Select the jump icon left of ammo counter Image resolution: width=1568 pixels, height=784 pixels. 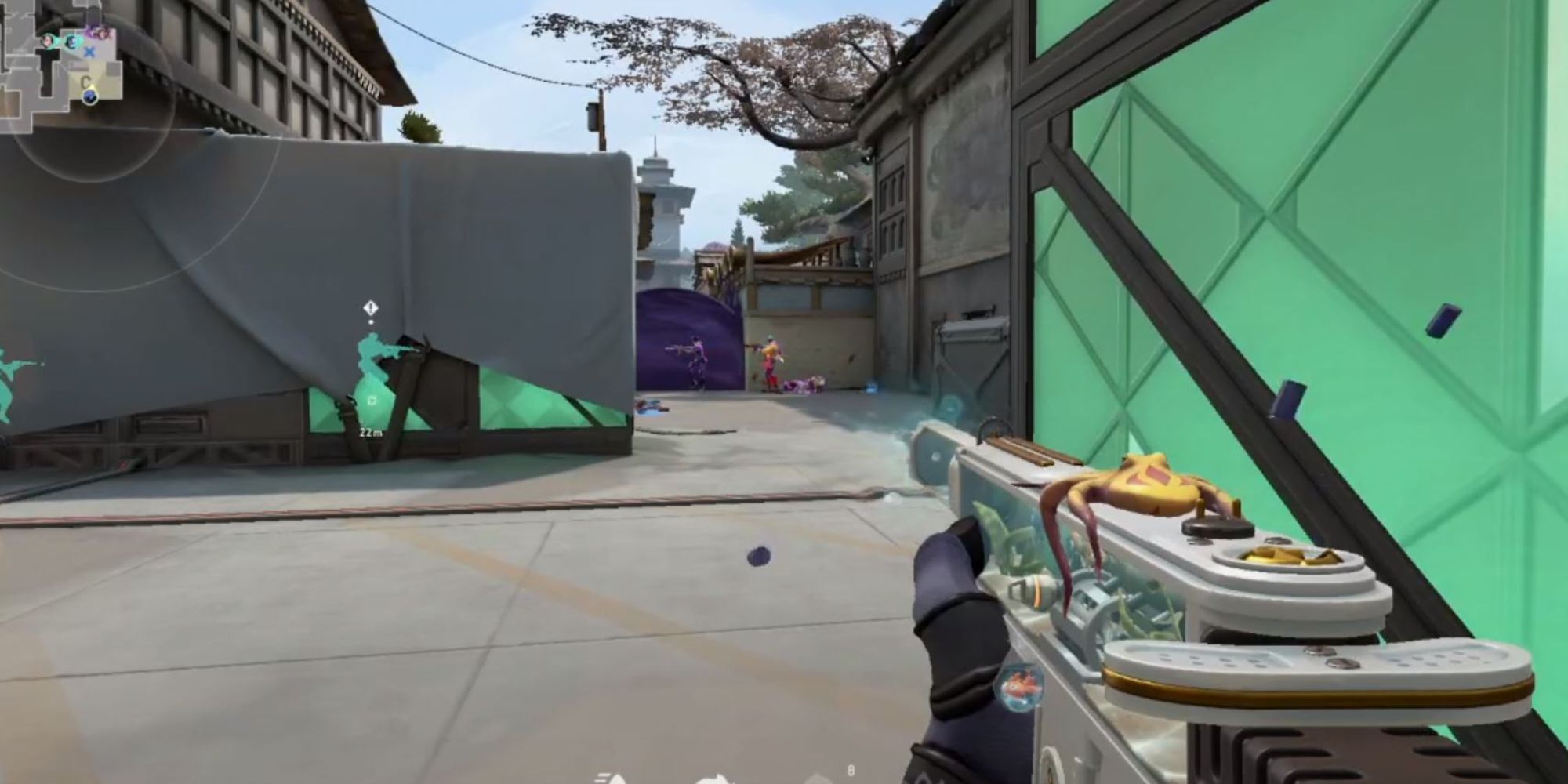click(818, 780)
